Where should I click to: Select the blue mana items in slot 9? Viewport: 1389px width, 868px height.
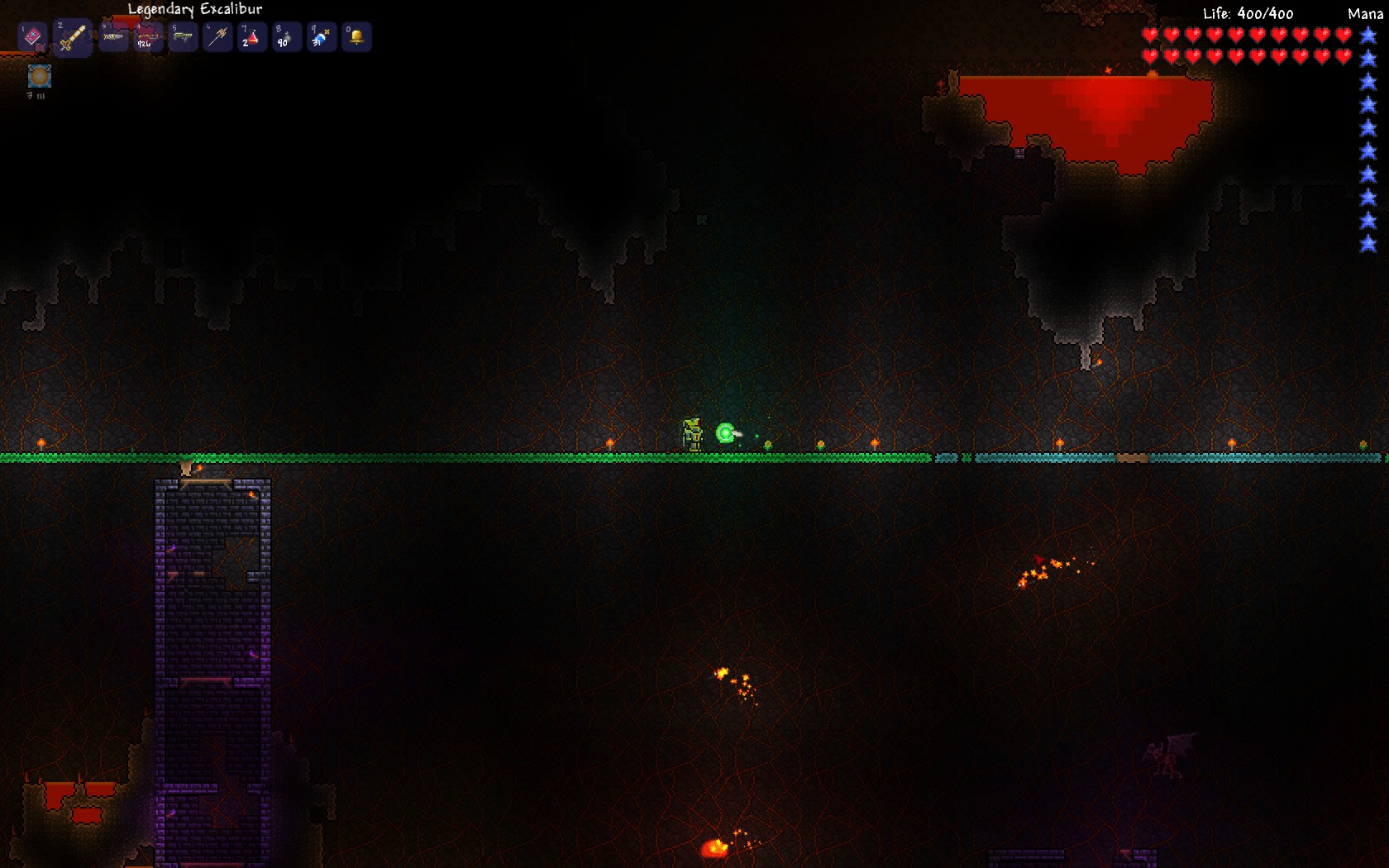(x=322, y=37)
